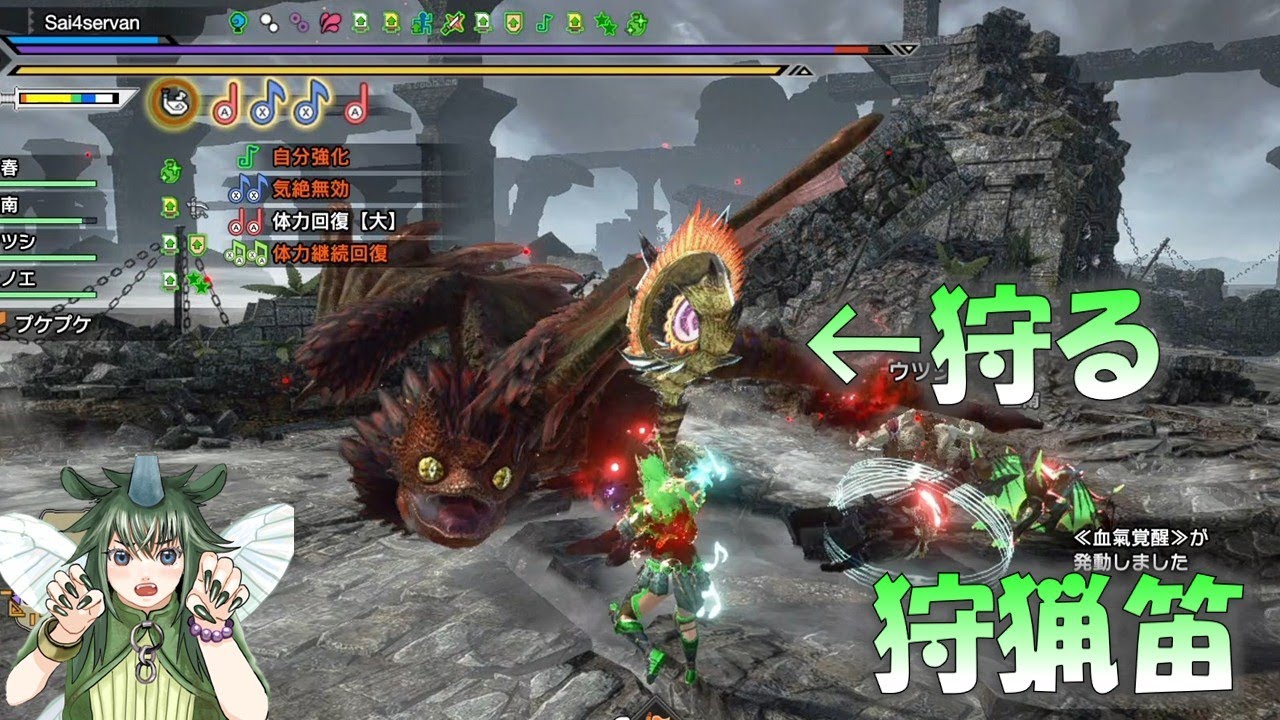The image size is (1280, 720).
Task: Click the blue running figure buff icon
Action: [x=422, y=21]
